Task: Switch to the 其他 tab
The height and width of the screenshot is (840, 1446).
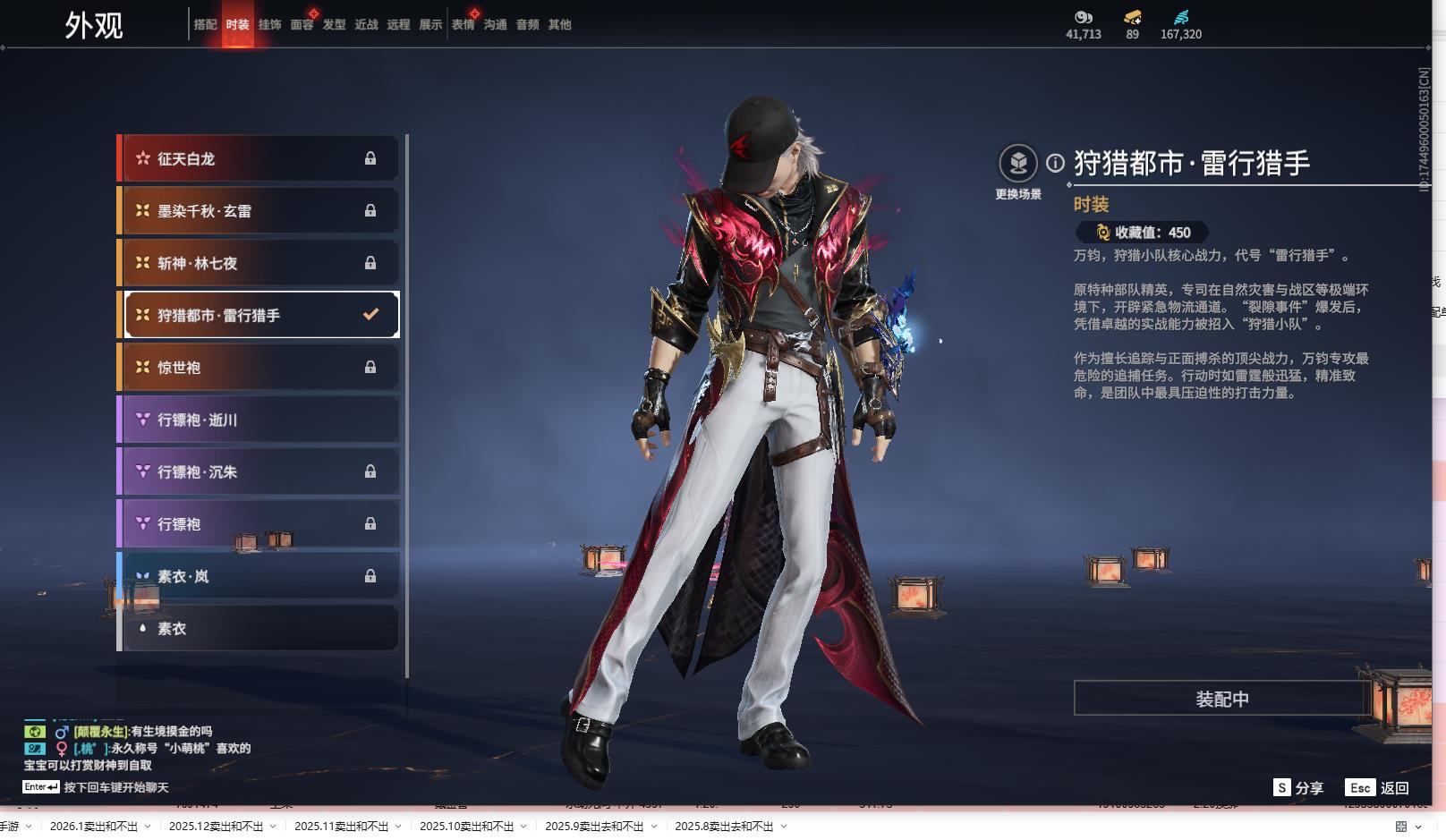Action: [x=559, y=25]
